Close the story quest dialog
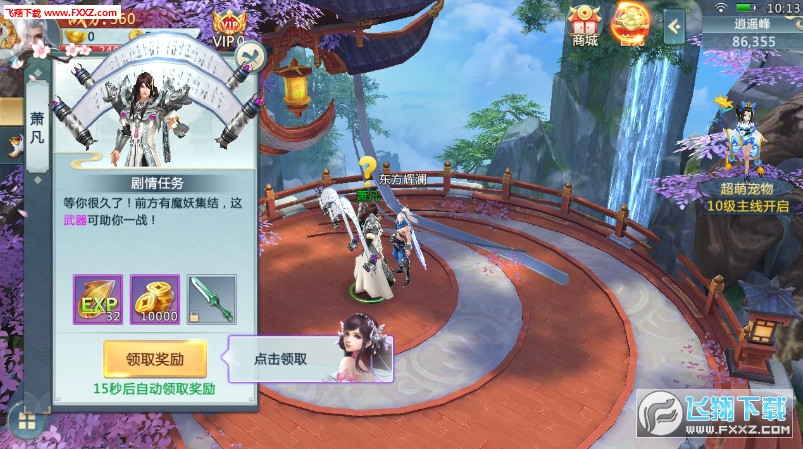This screenshot has width=803, height=449. 249,54
